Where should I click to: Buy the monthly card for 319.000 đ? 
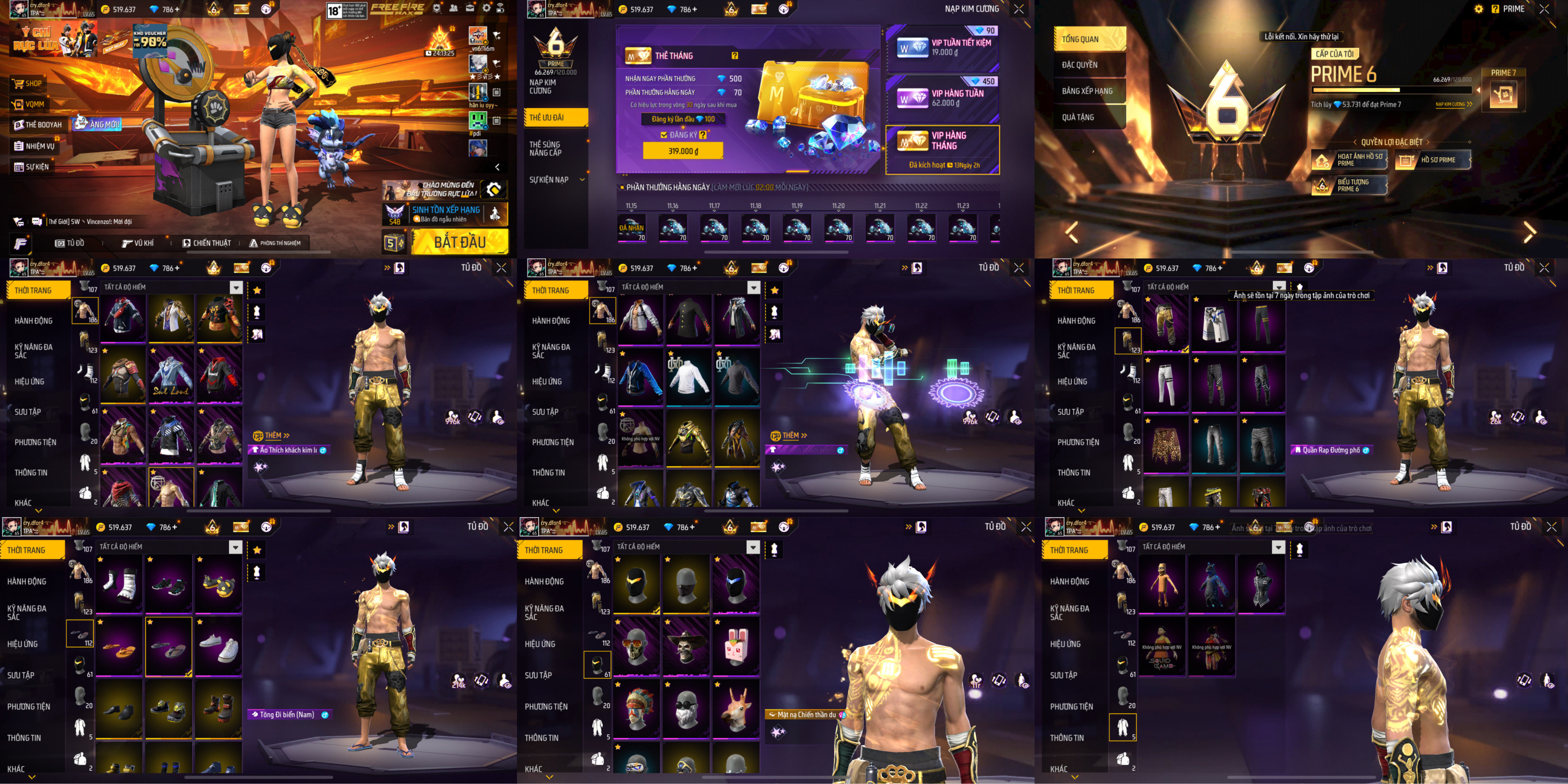(683, 151)
